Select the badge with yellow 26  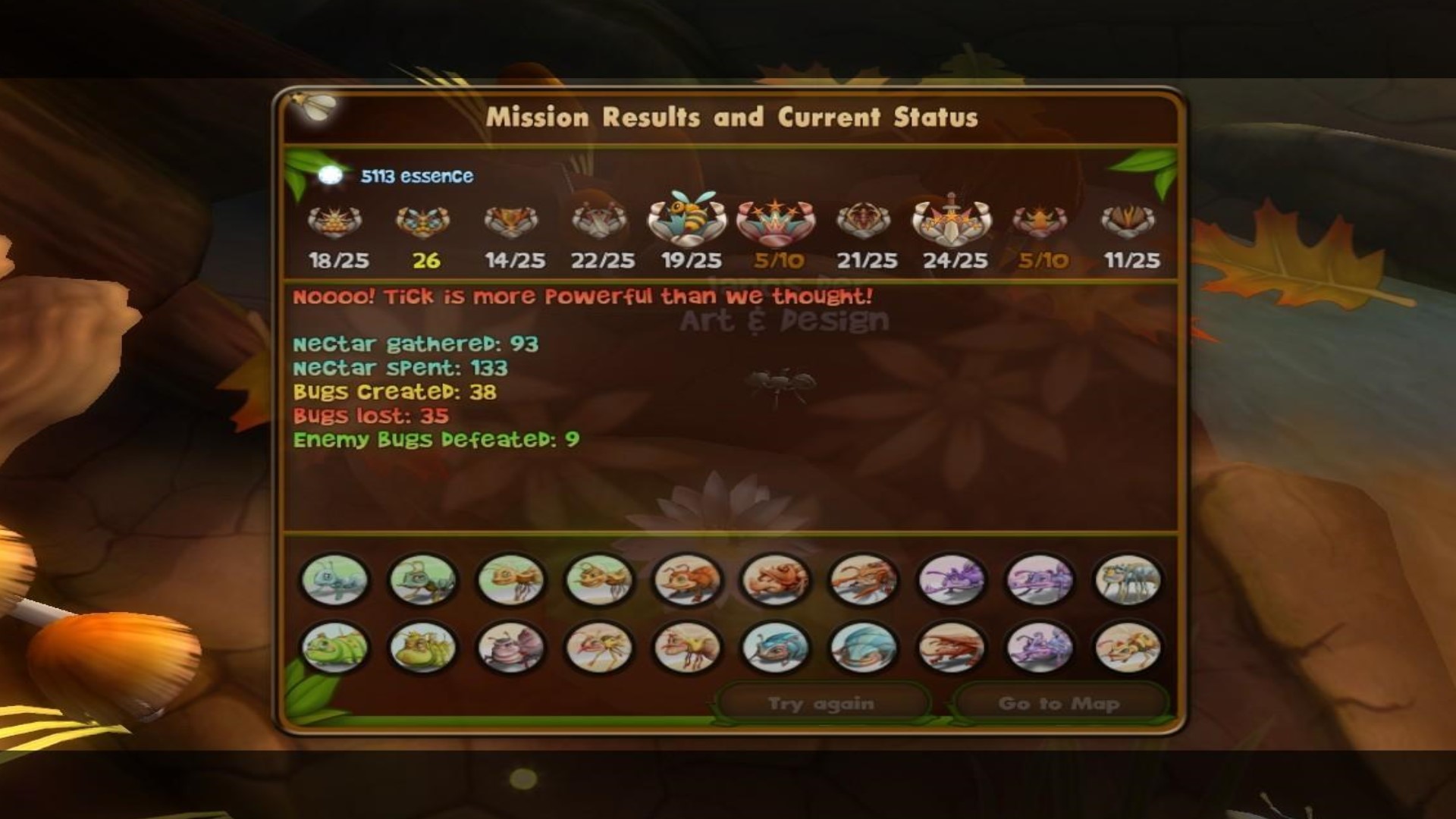(423, 221)
